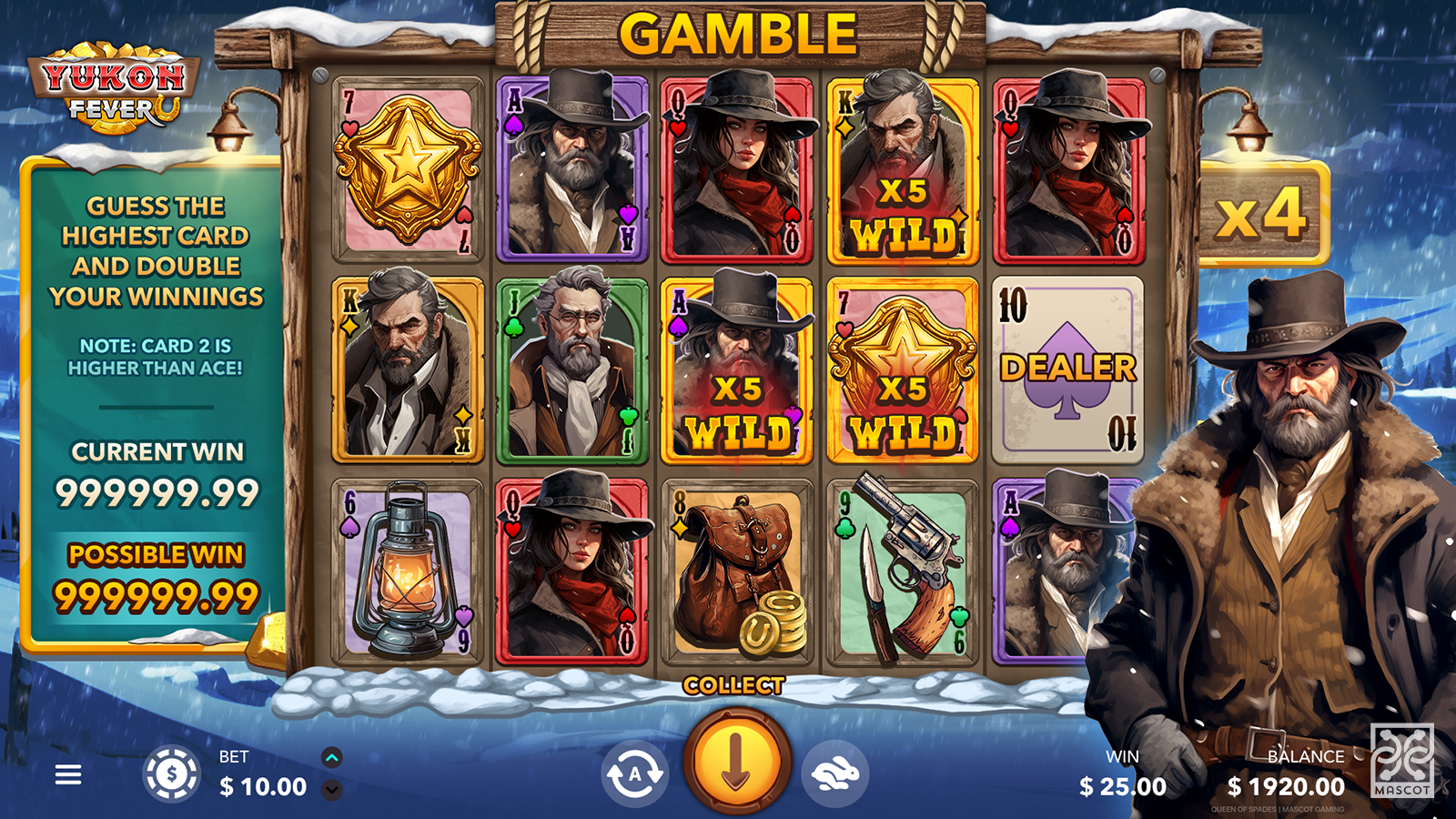Choose the 9 of clubs revolver card

click(x=902, y=571)
